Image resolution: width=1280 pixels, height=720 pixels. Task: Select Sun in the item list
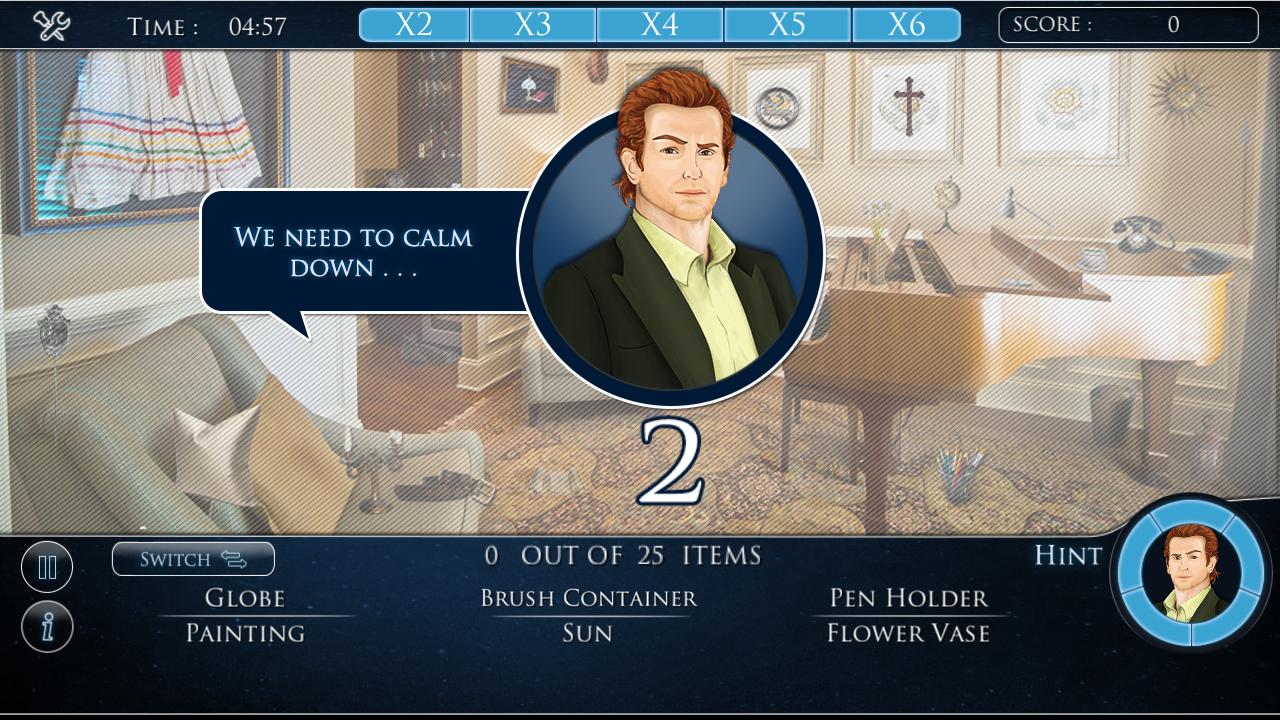[587, 632]
